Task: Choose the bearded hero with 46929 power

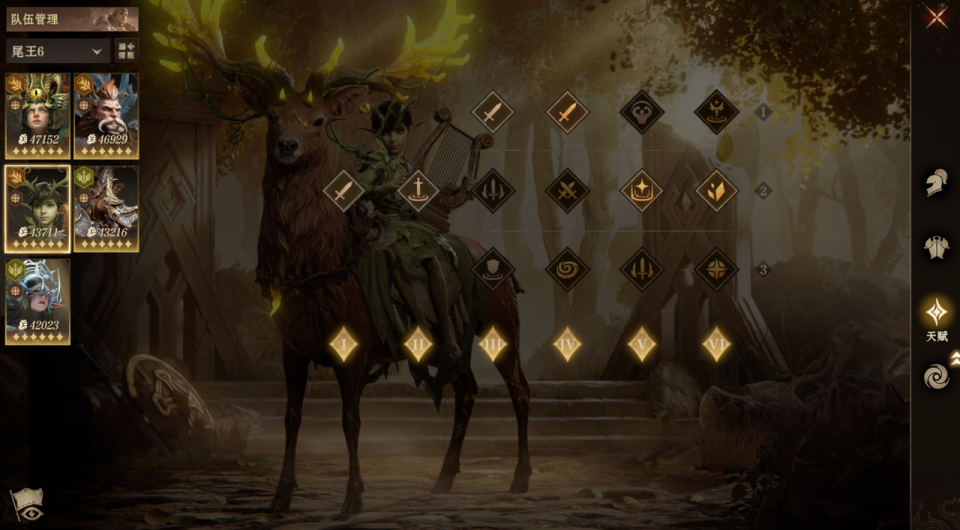Action: (106, 115)
